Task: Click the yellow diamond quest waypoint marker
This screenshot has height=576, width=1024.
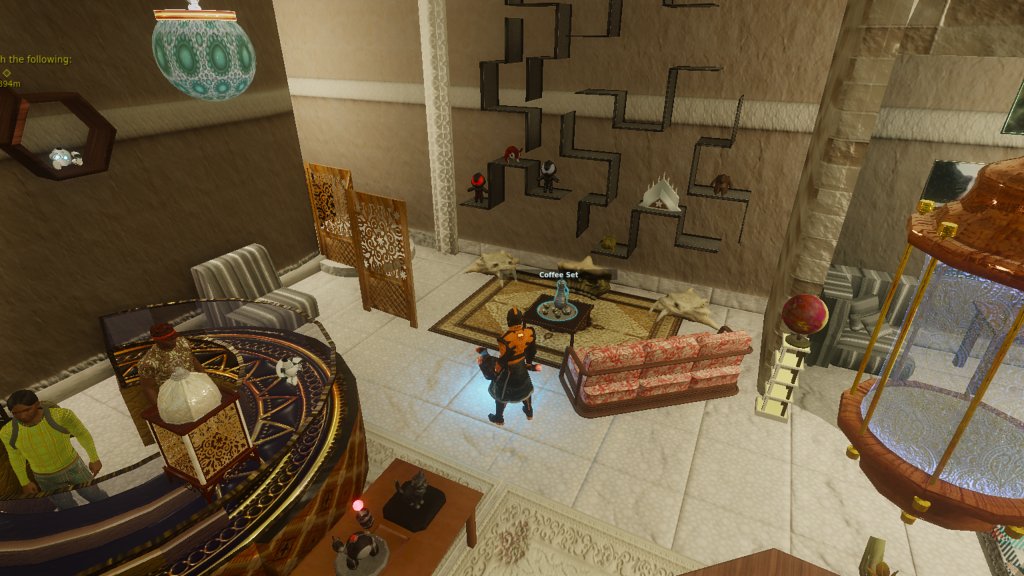Action: coord(6,72)
